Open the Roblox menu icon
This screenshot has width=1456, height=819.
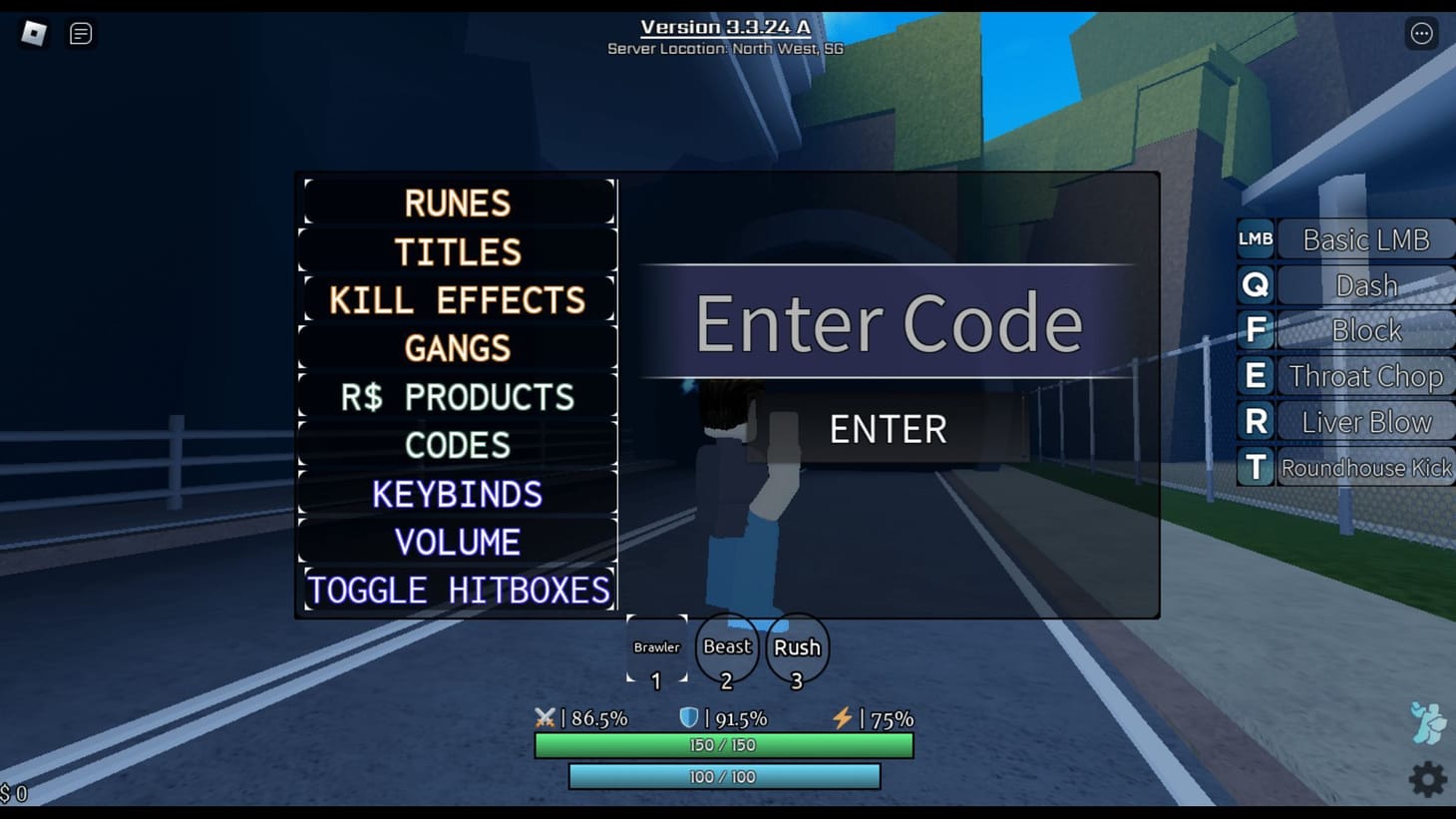35,33
